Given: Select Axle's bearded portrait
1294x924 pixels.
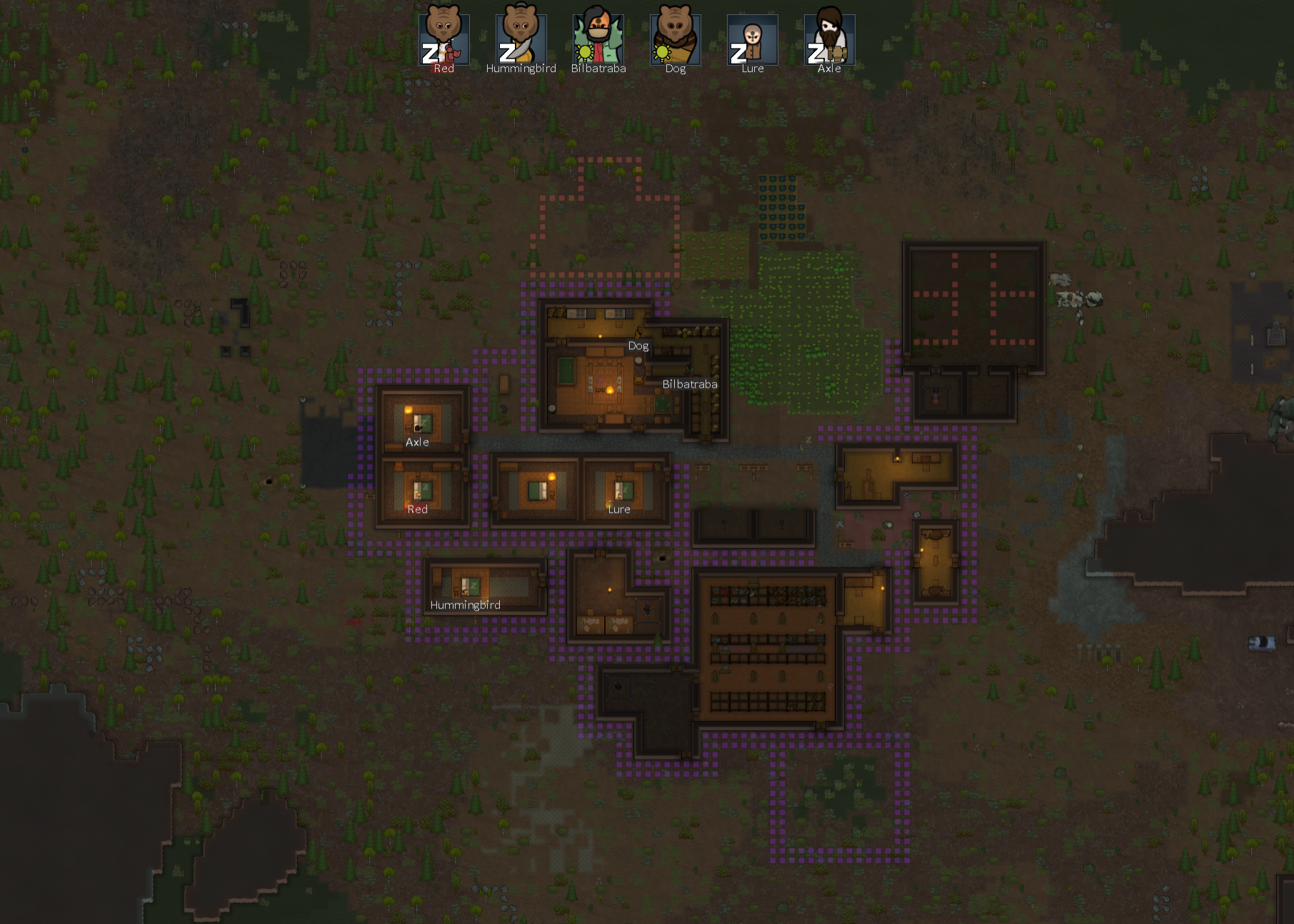Looking at the screenshot, I should coord(829,39).
